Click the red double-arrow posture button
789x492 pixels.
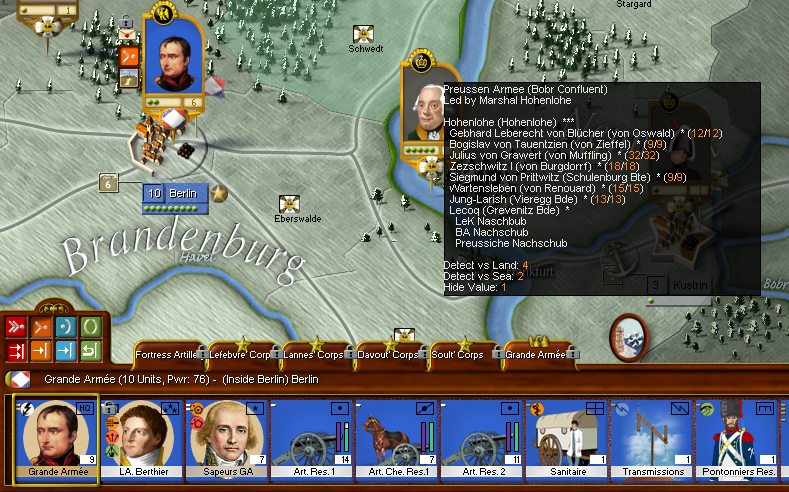pos(16,328)
